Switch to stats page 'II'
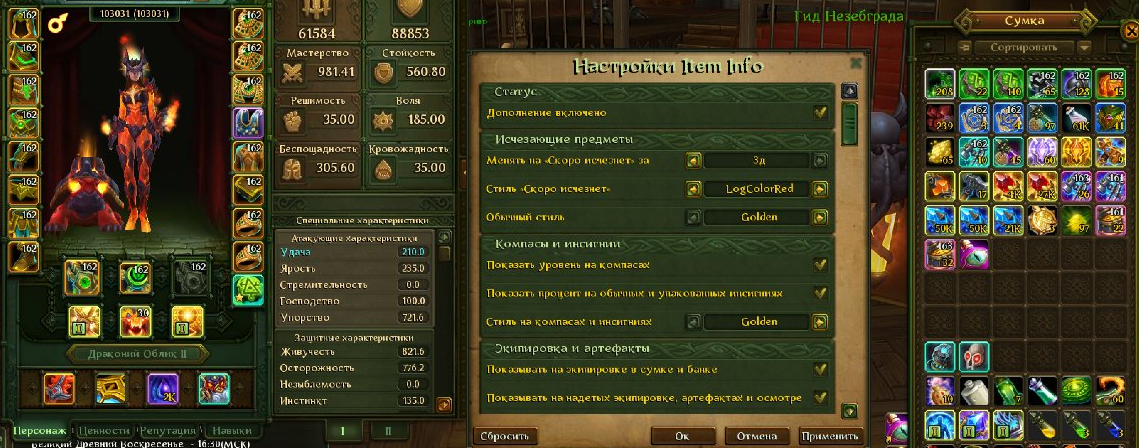The height and width of the screenshot is (448, 1139). (x=387, y=431)
